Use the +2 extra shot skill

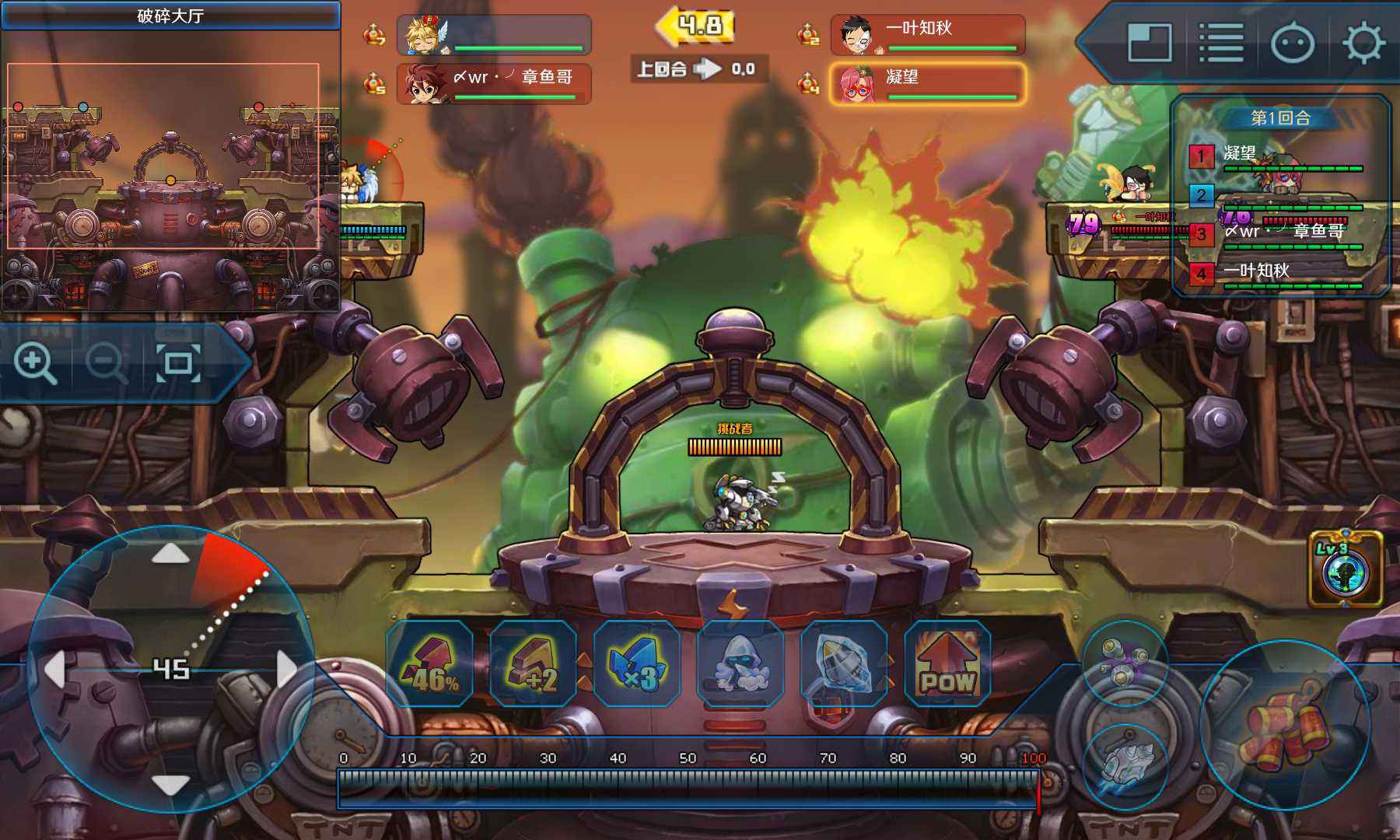click(534, 663)
